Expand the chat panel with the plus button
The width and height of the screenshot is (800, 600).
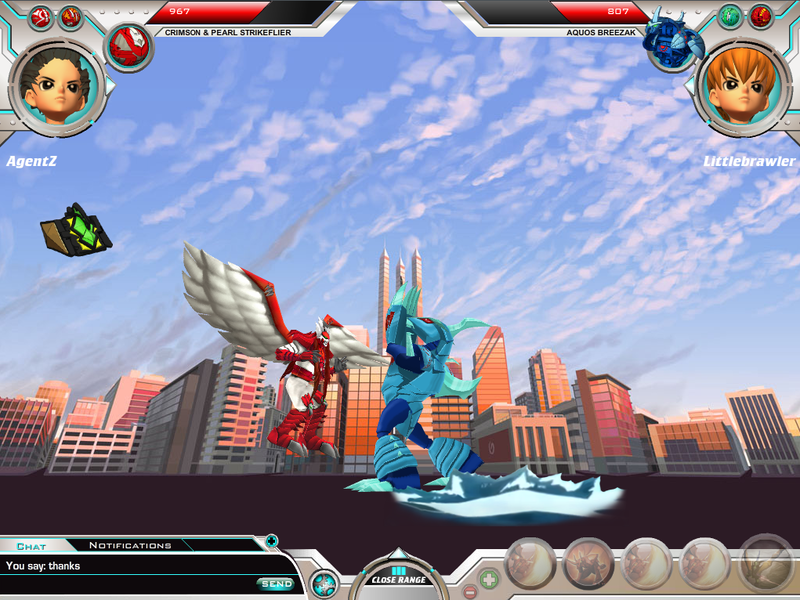[x=271, y=541]
